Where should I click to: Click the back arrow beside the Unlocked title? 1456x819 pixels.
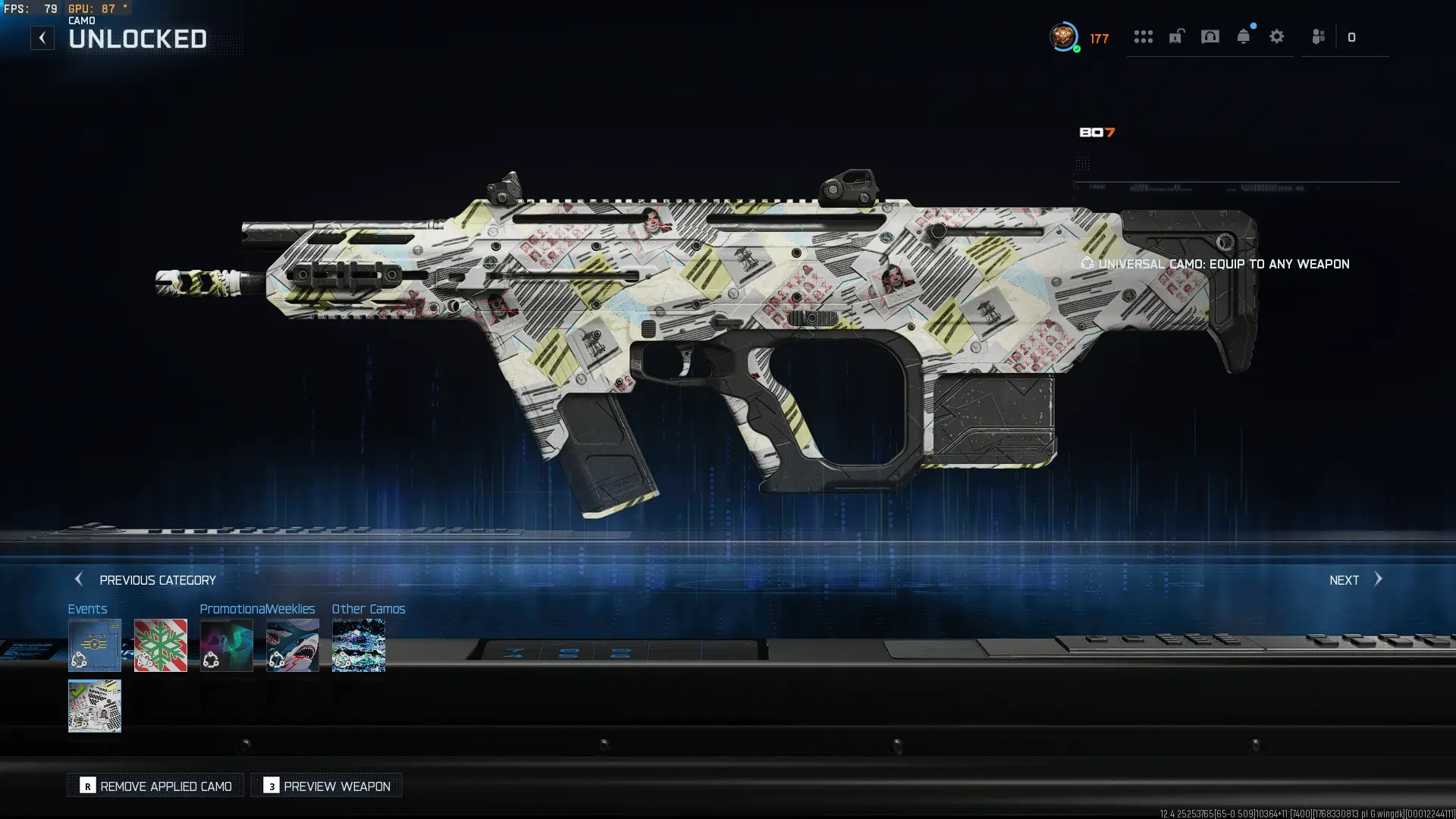pyautogui.click(x=42, y=37)
